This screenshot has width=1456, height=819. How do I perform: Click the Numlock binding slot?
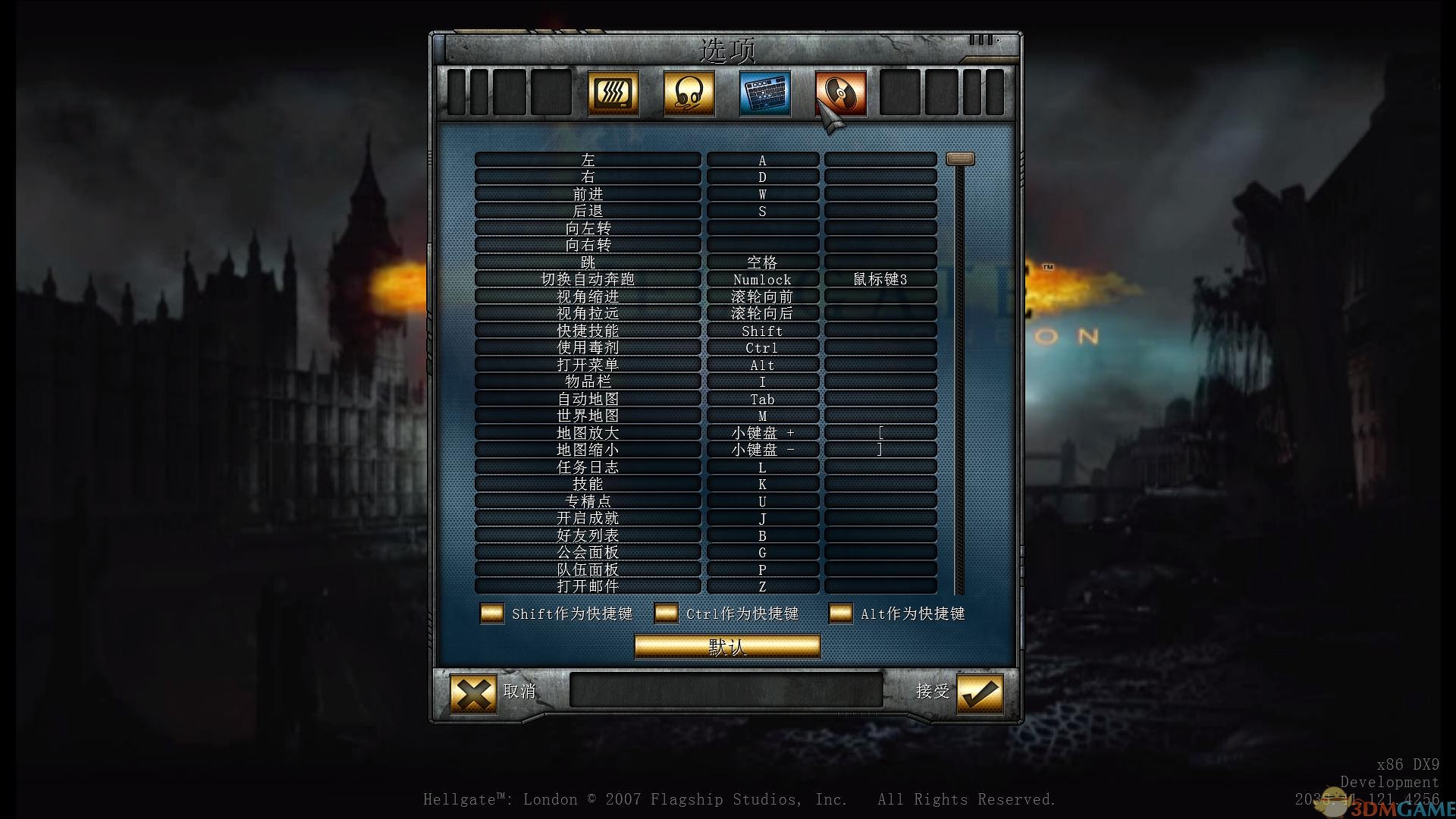point(762,278)
